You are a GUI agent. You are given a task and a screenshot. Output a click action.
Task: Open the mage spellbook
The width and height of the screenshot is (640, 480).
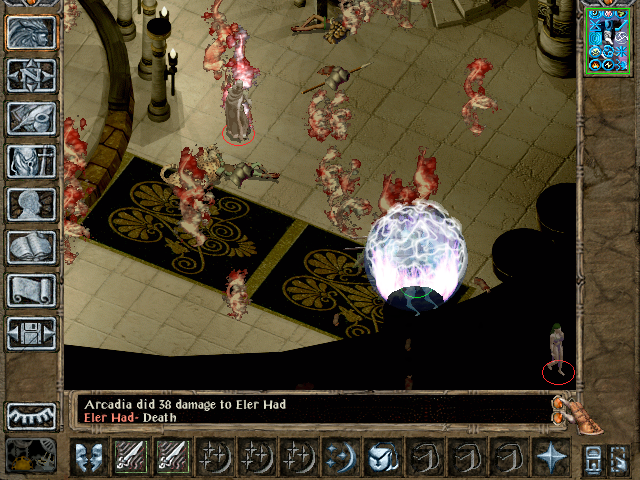31,247
